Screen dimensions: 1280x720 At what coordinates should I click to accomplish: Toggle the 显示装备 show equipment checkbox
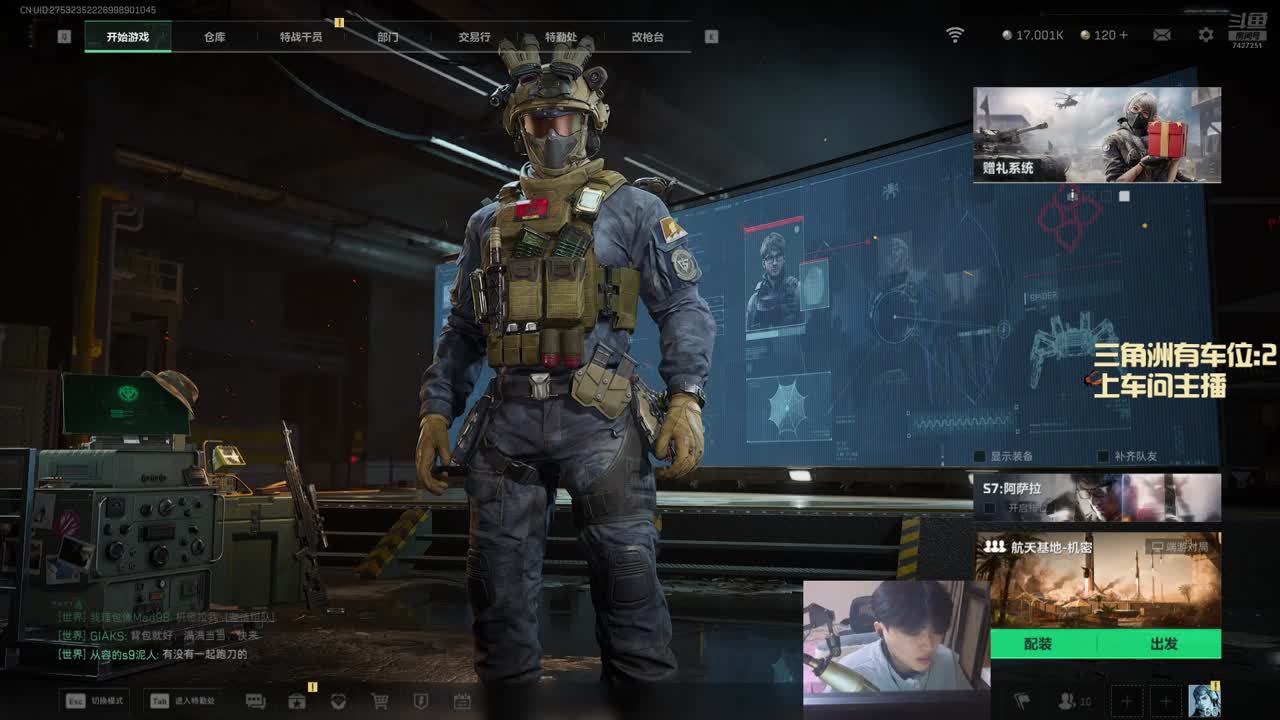click(981, 456)
